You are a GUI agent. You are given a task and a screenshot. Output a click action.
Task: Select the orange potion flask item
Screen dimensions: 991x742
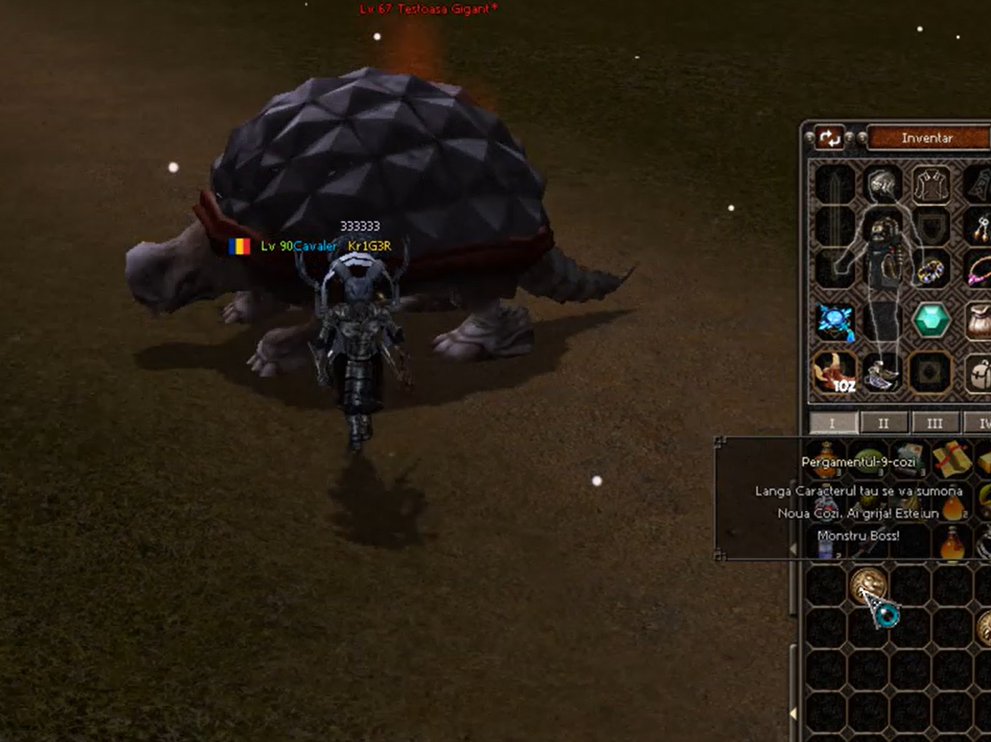pos(952,543)
